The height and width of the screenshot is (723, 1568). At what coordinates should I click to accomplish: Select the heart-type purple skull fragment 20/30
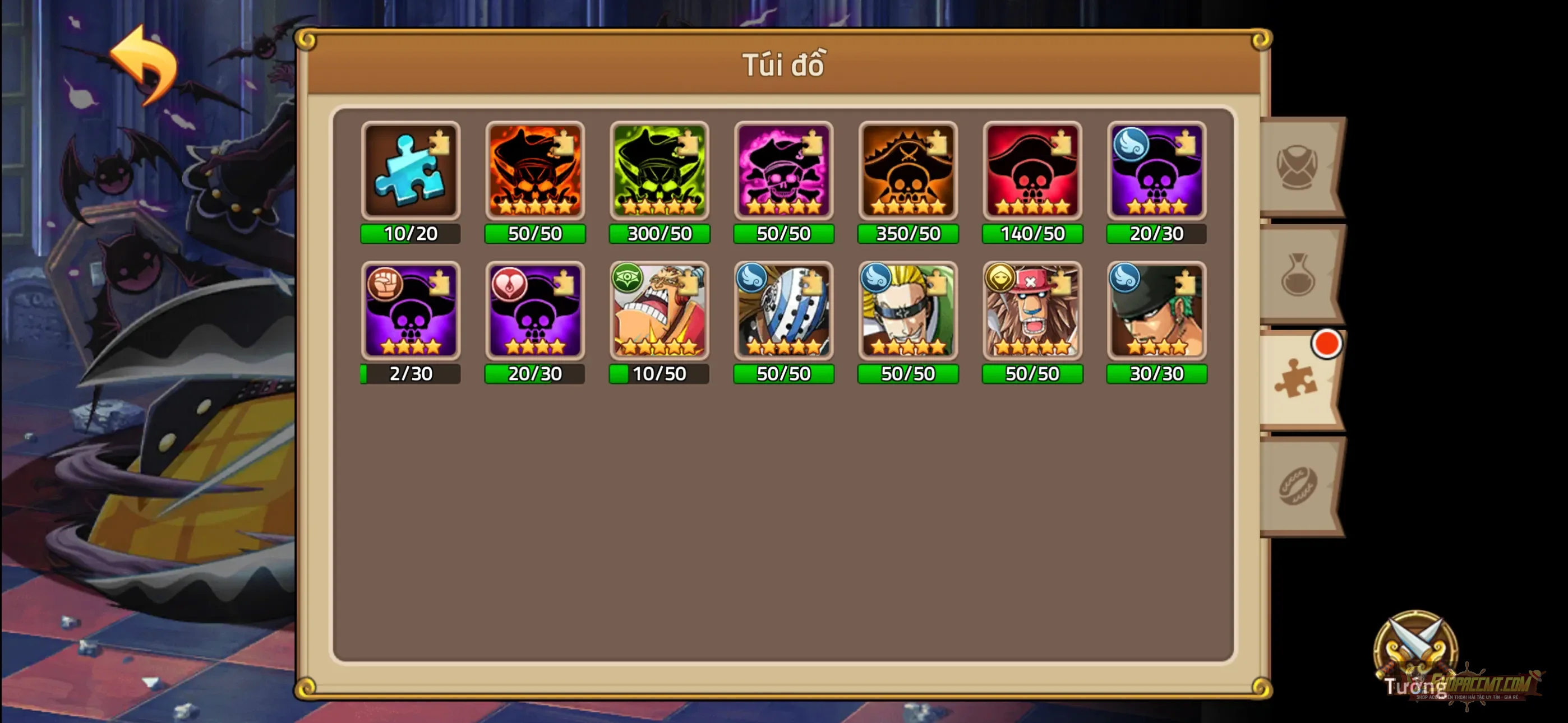tap(534, 312)
